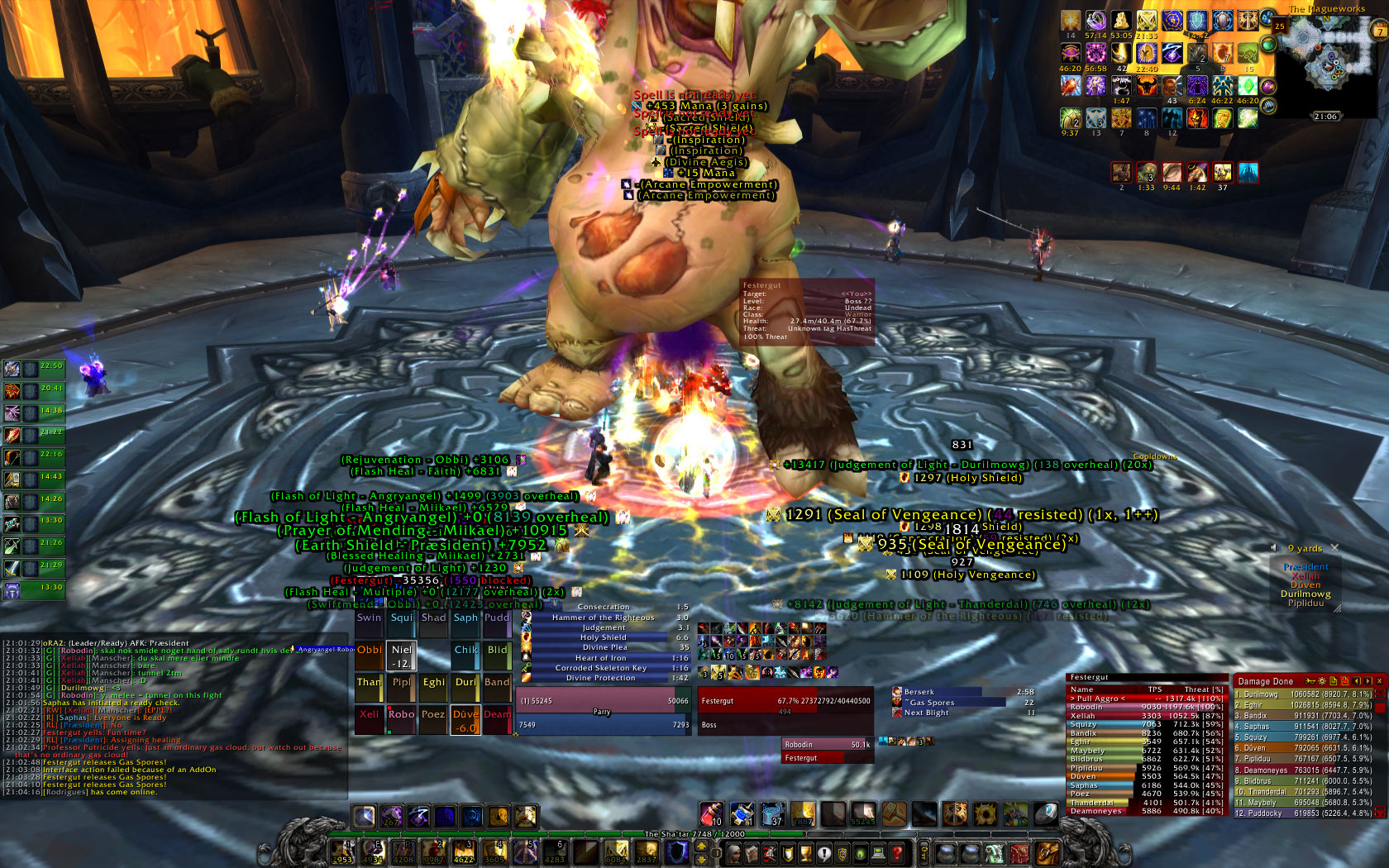Close the Damage Done meter window
Screen dimensions: 1389x868
(1378, 681)
